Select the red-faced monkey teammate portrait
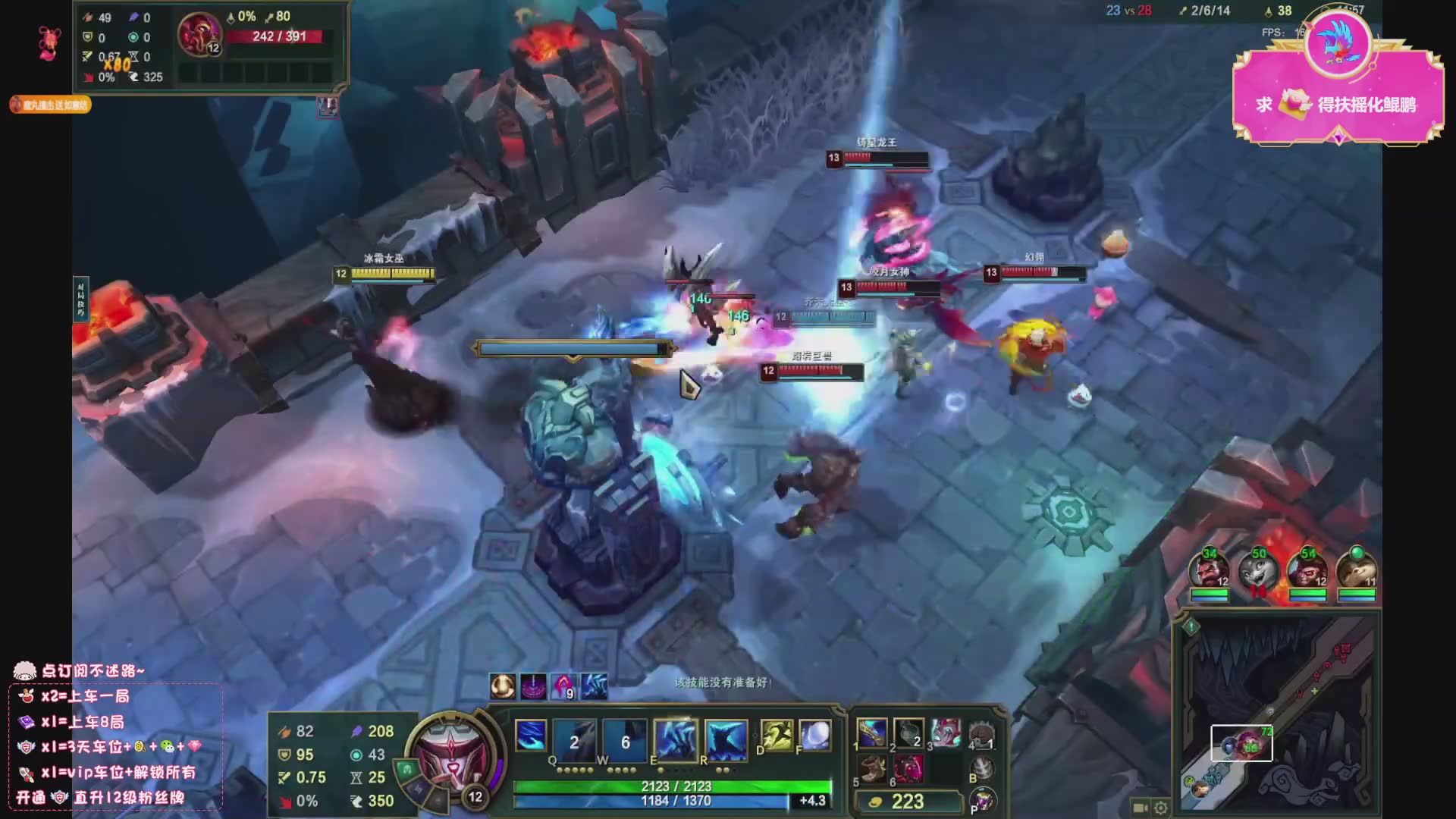The image size is (1456, 819). (x=1307, y=570)
